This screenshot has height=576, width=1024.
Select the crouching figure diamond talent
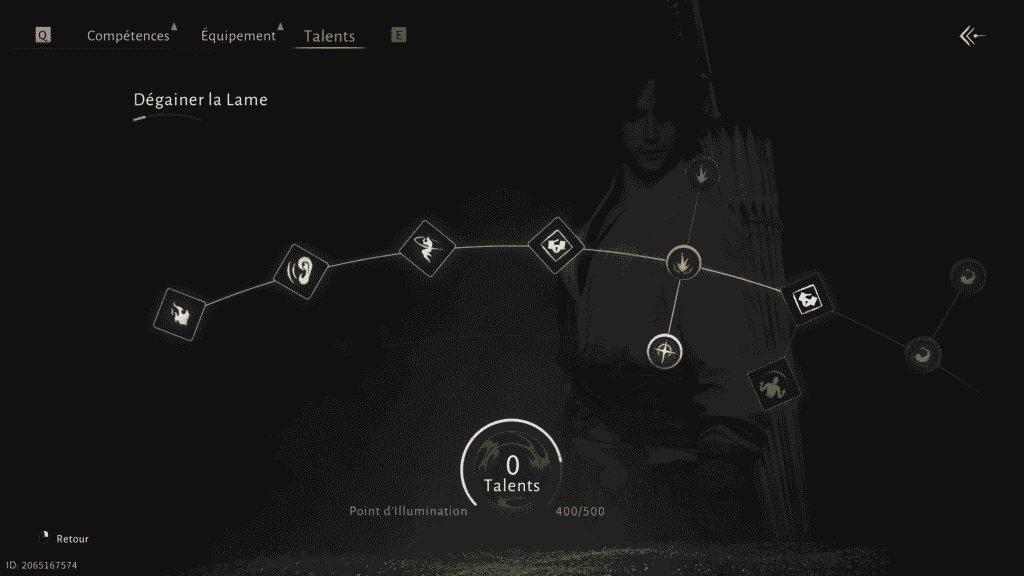click(774, 384)
